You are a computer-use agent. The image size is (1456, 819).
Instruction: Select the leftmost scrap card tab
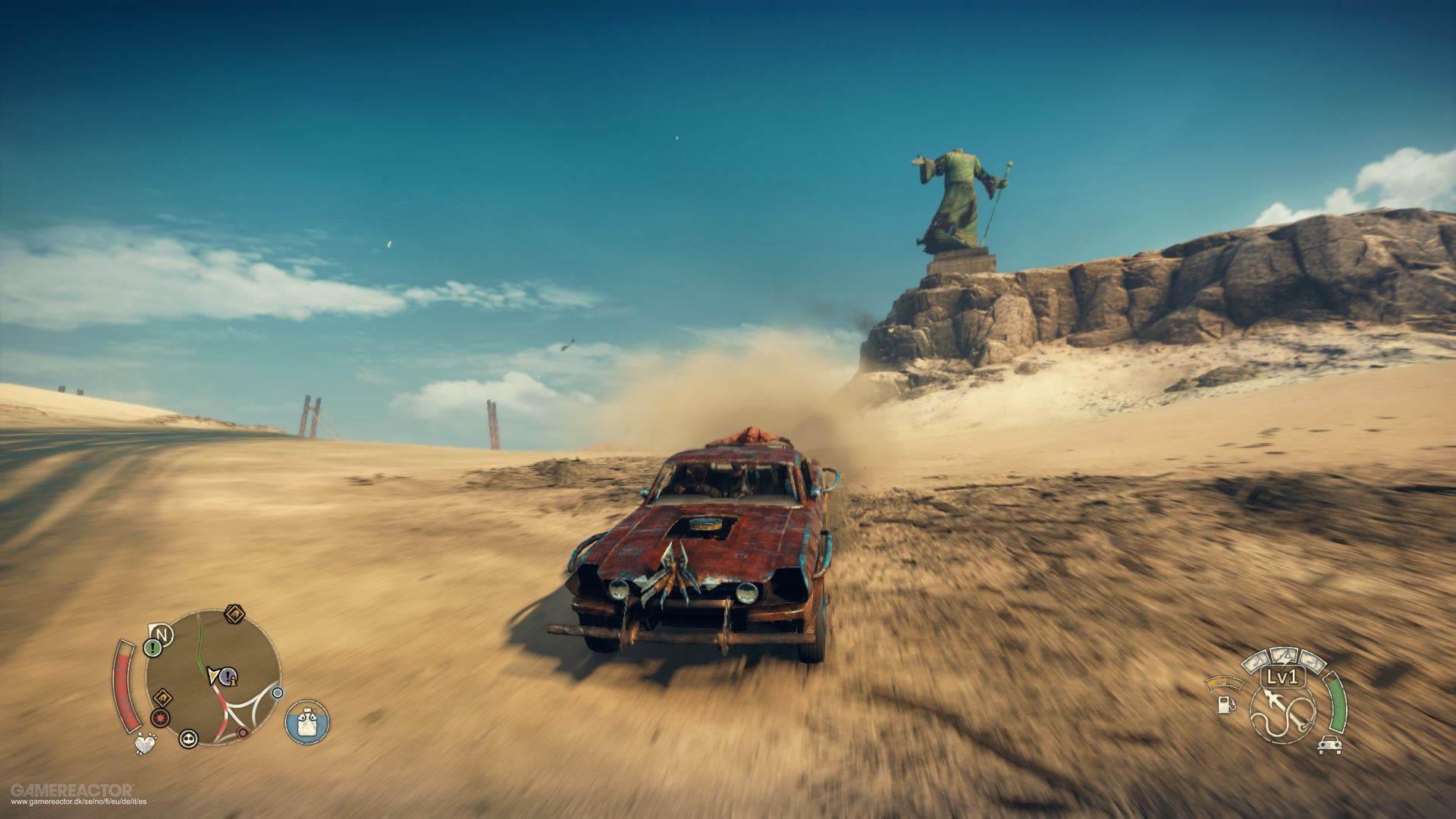[1255, 662]
